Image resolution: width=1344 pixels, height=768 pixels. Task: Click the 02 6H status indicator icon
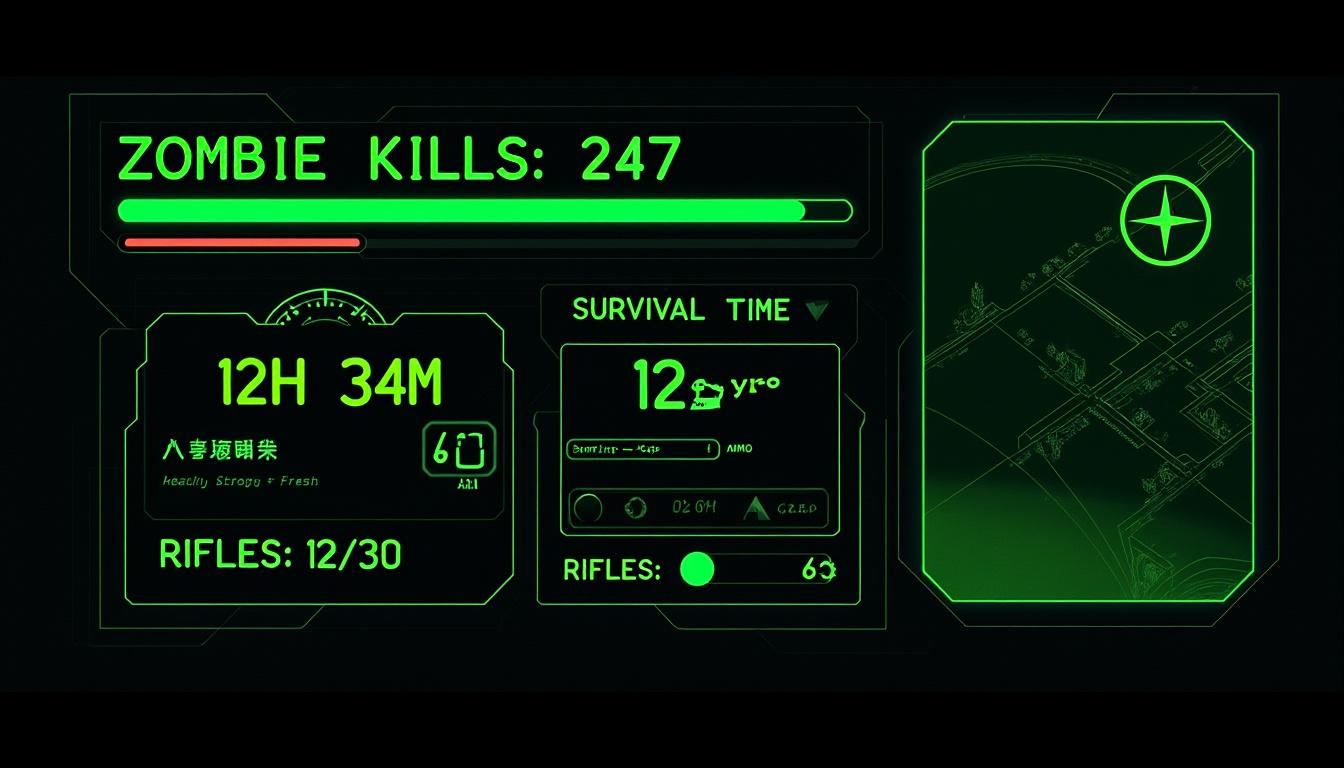[x=694, y=508]
